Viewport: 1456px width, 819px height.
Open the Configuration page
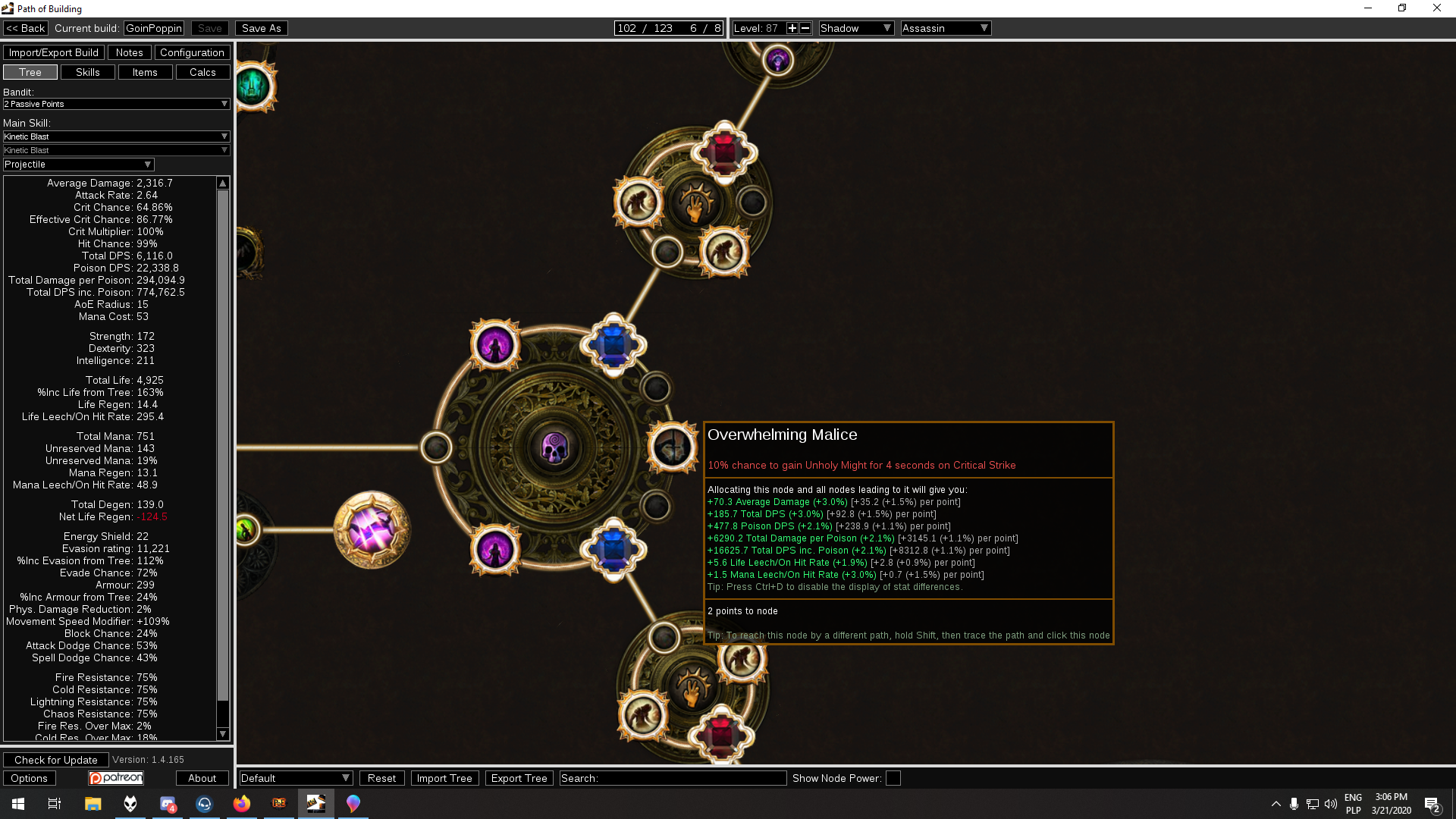(x=192, y=52)
